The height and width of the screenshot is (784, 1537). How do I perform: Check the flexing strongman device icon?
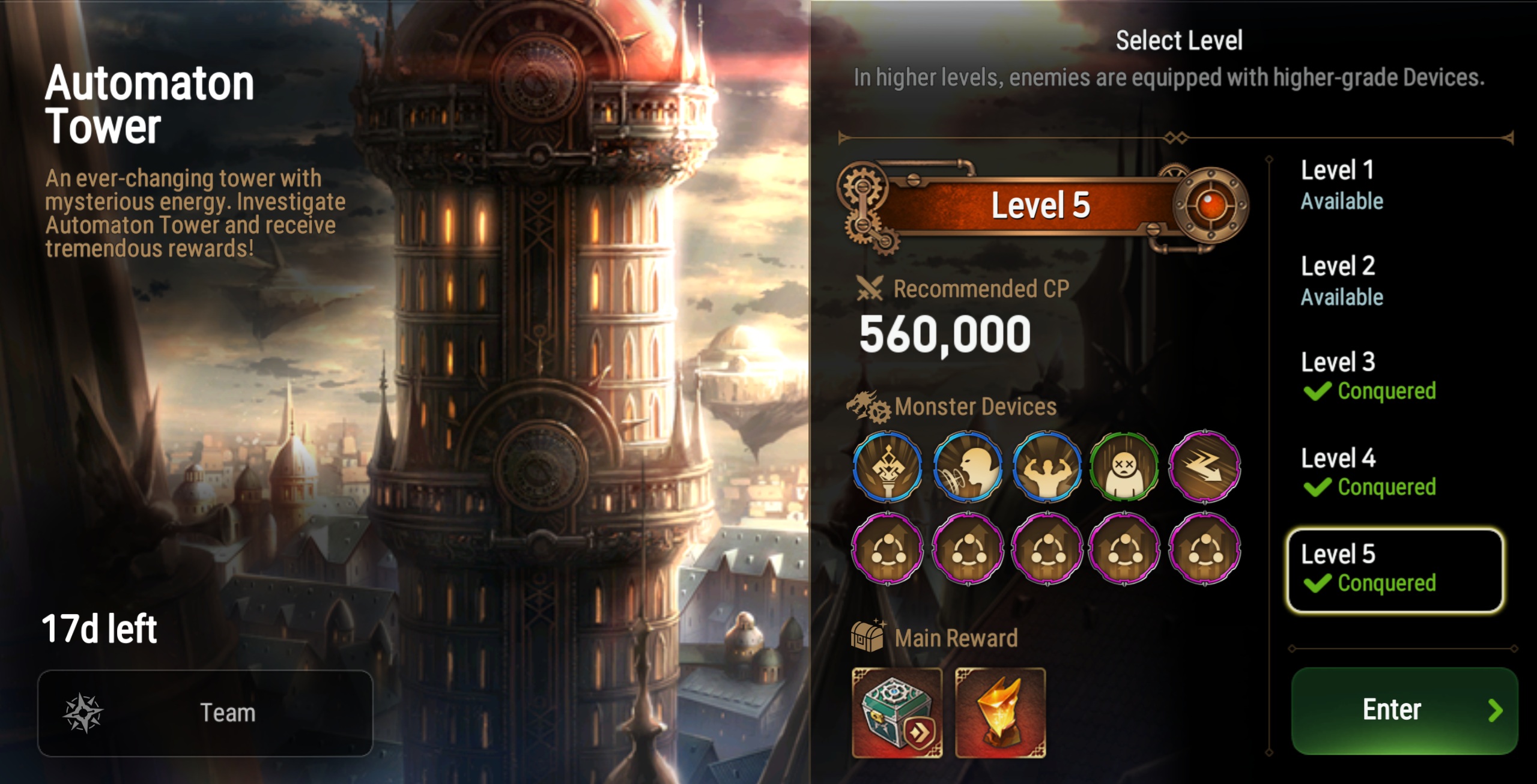(1046, 466)
